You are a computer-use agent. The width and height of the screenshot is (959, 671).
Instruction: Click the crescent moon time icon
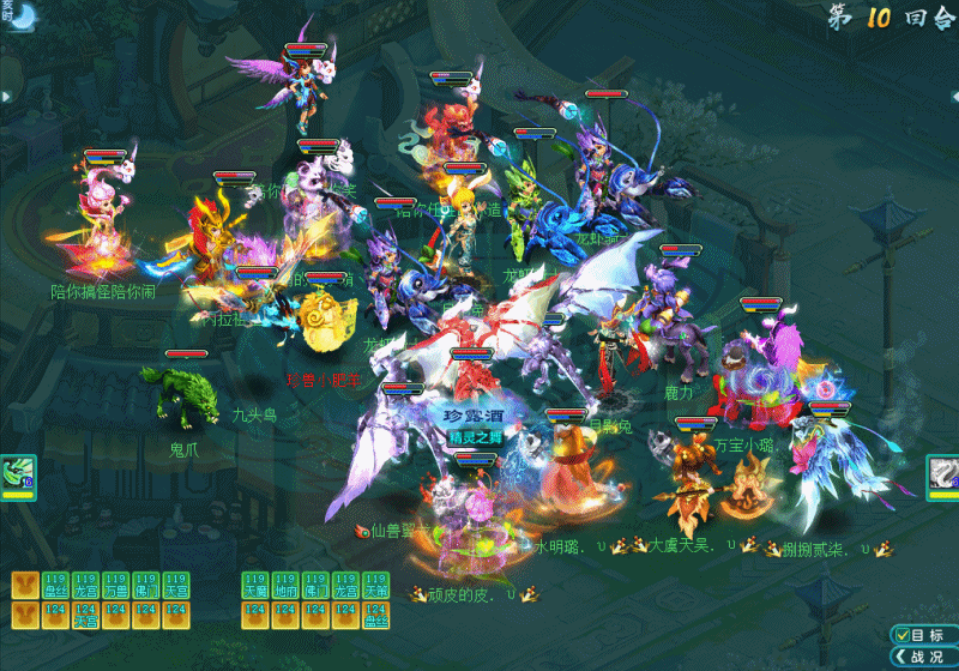point(22,16)
